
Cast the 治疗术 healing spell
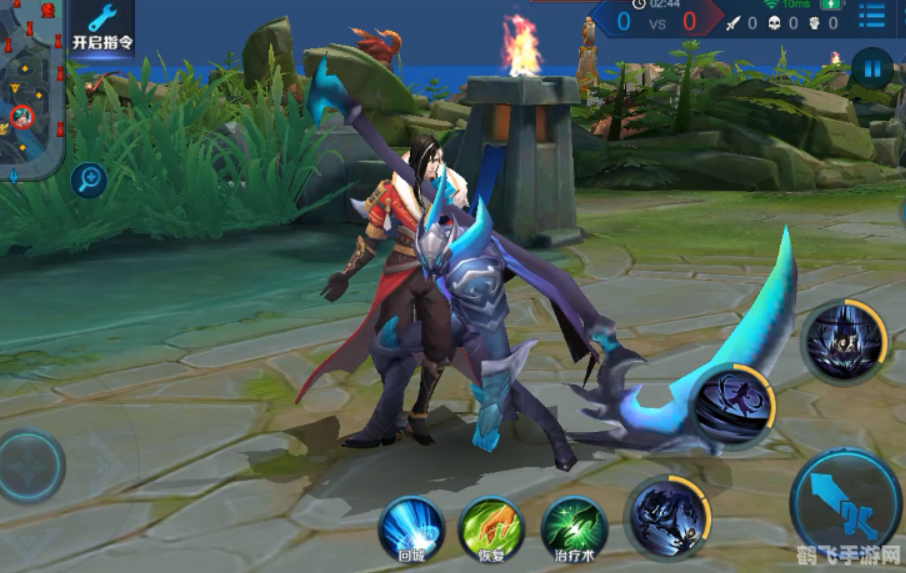(574, 529)
